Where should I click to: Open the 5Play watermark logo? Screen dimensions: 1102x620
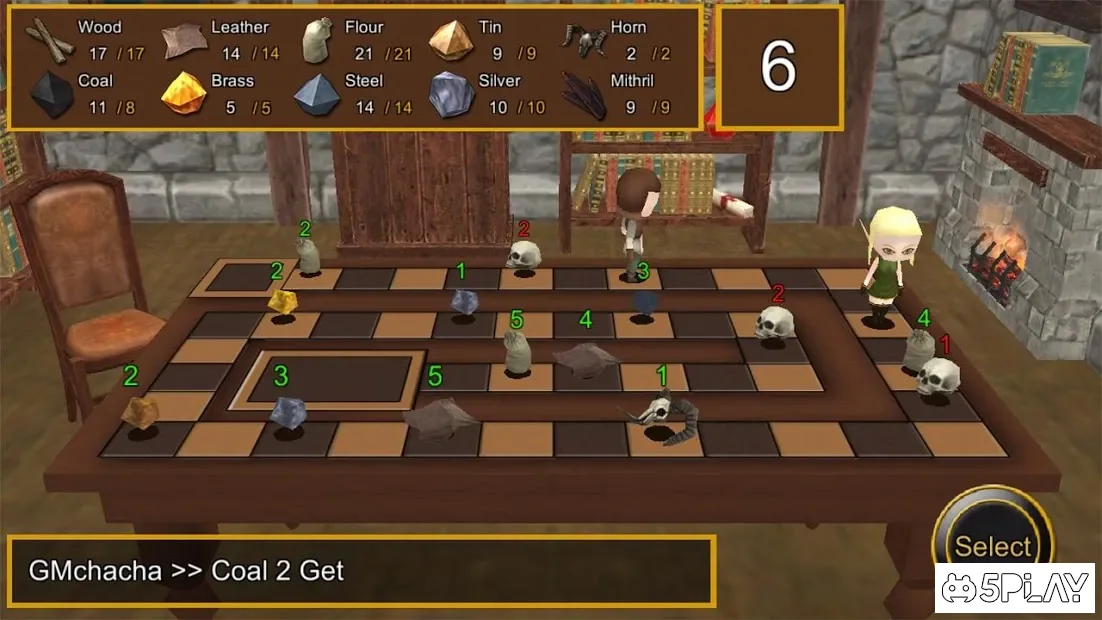(1014, 588)
